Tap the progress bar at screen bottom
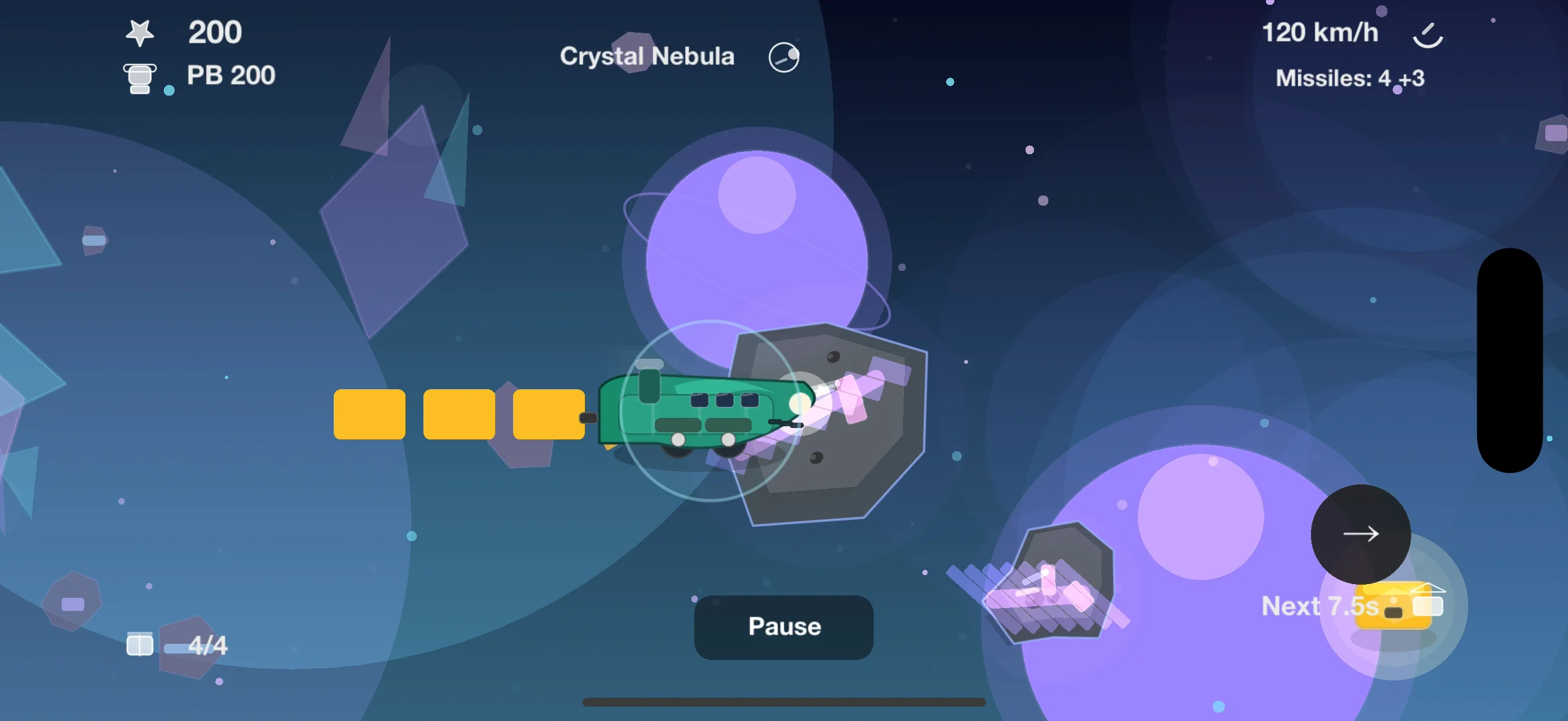 (x=784, y=701)
